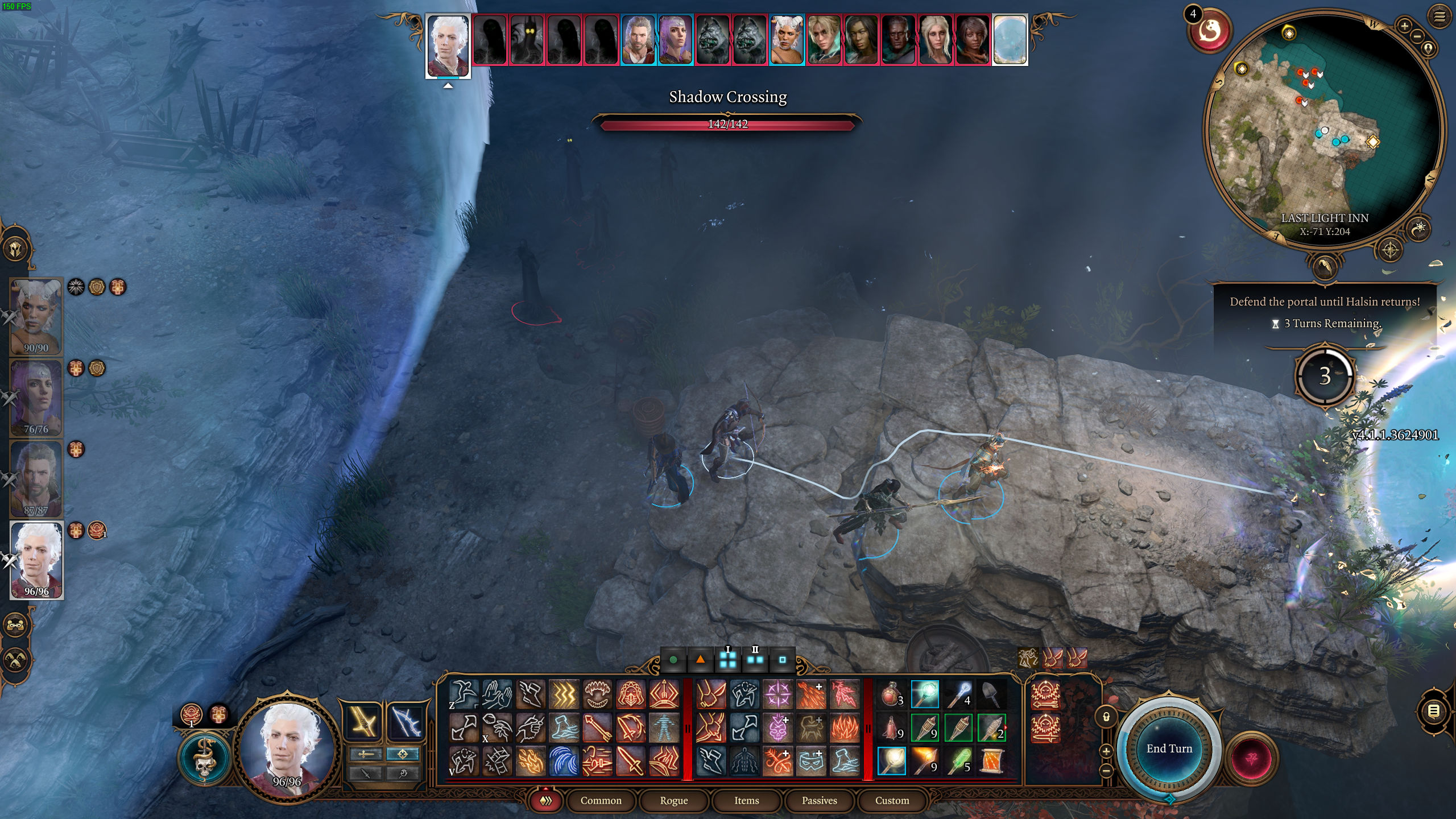The image size is (1456, 819).
Task: Click the Opportunity Attack reaction icon
Action: click(x=1045, y=729)
